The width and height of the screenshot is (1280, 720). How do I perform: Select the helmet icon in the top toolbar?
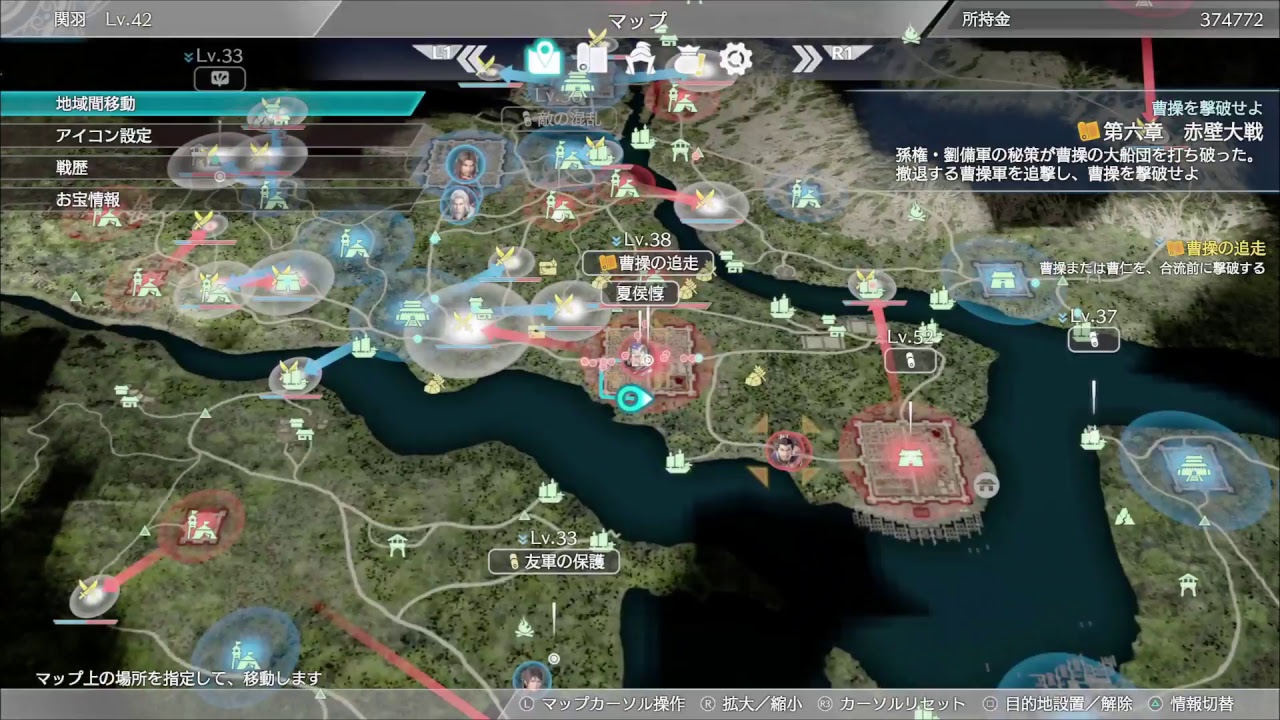click(x=639, y=57)
